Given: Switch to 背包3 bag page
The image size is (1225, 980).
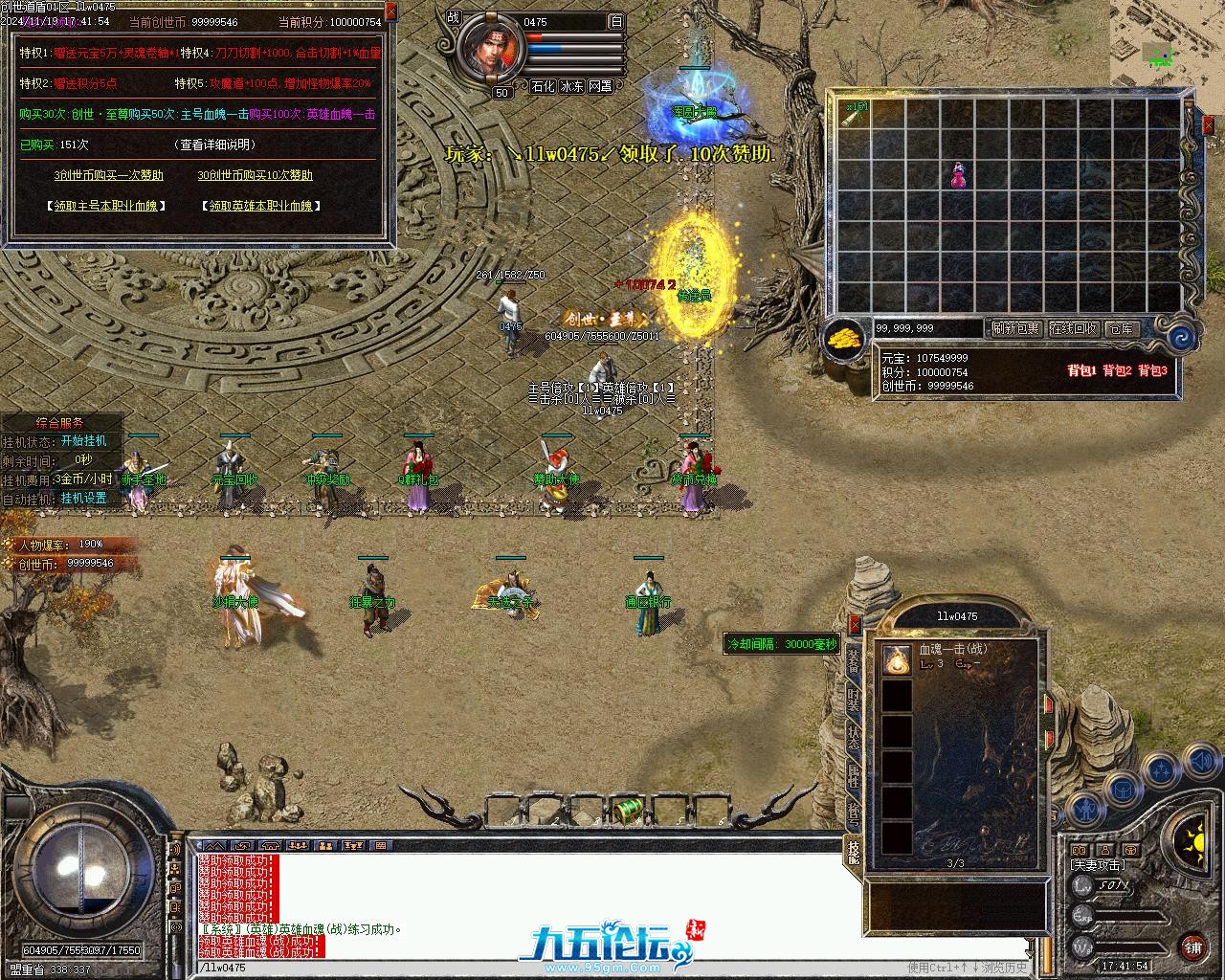Looking at the screenshot, I should click(1152, 370).
